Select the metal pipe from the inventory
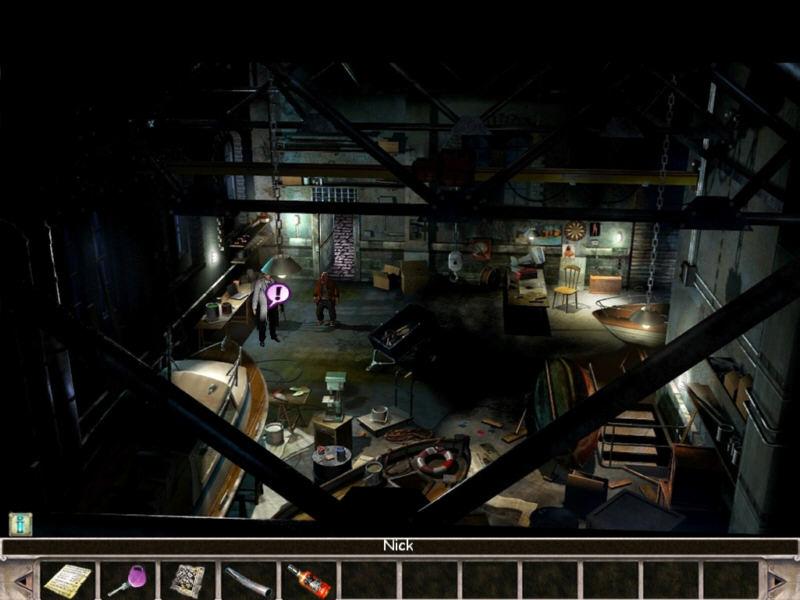Viewport: 800px width, 600px height. pos(248,580)
